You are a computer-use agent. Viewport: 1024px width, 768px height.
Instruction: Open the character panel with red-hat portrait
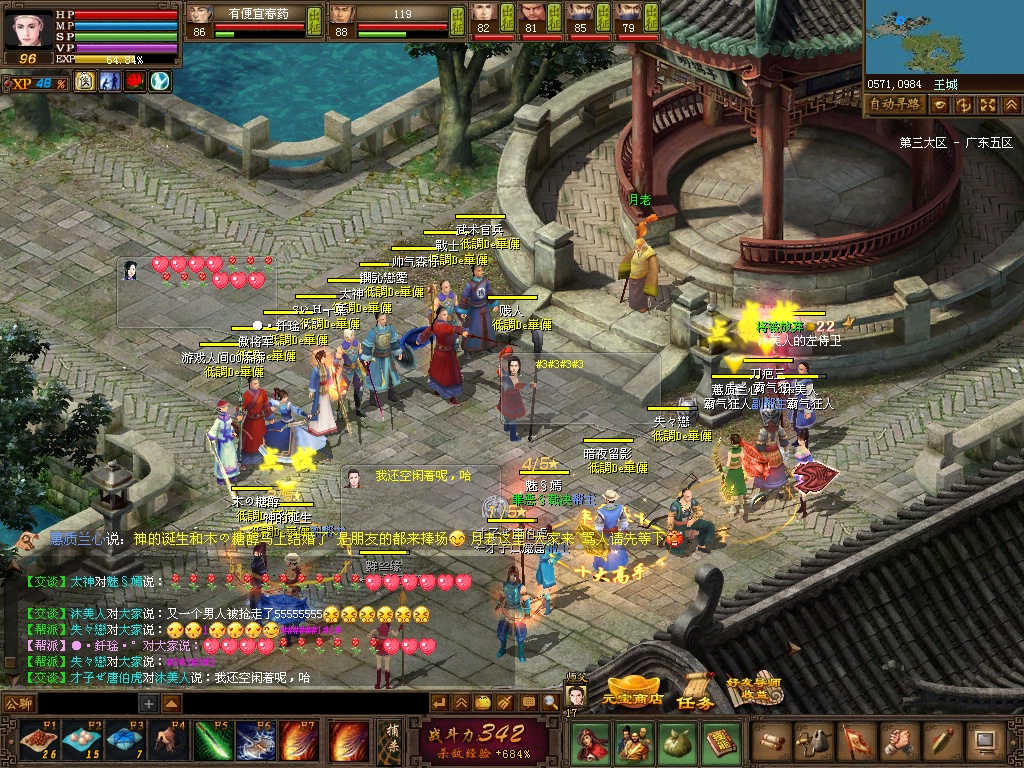[589, 742]
